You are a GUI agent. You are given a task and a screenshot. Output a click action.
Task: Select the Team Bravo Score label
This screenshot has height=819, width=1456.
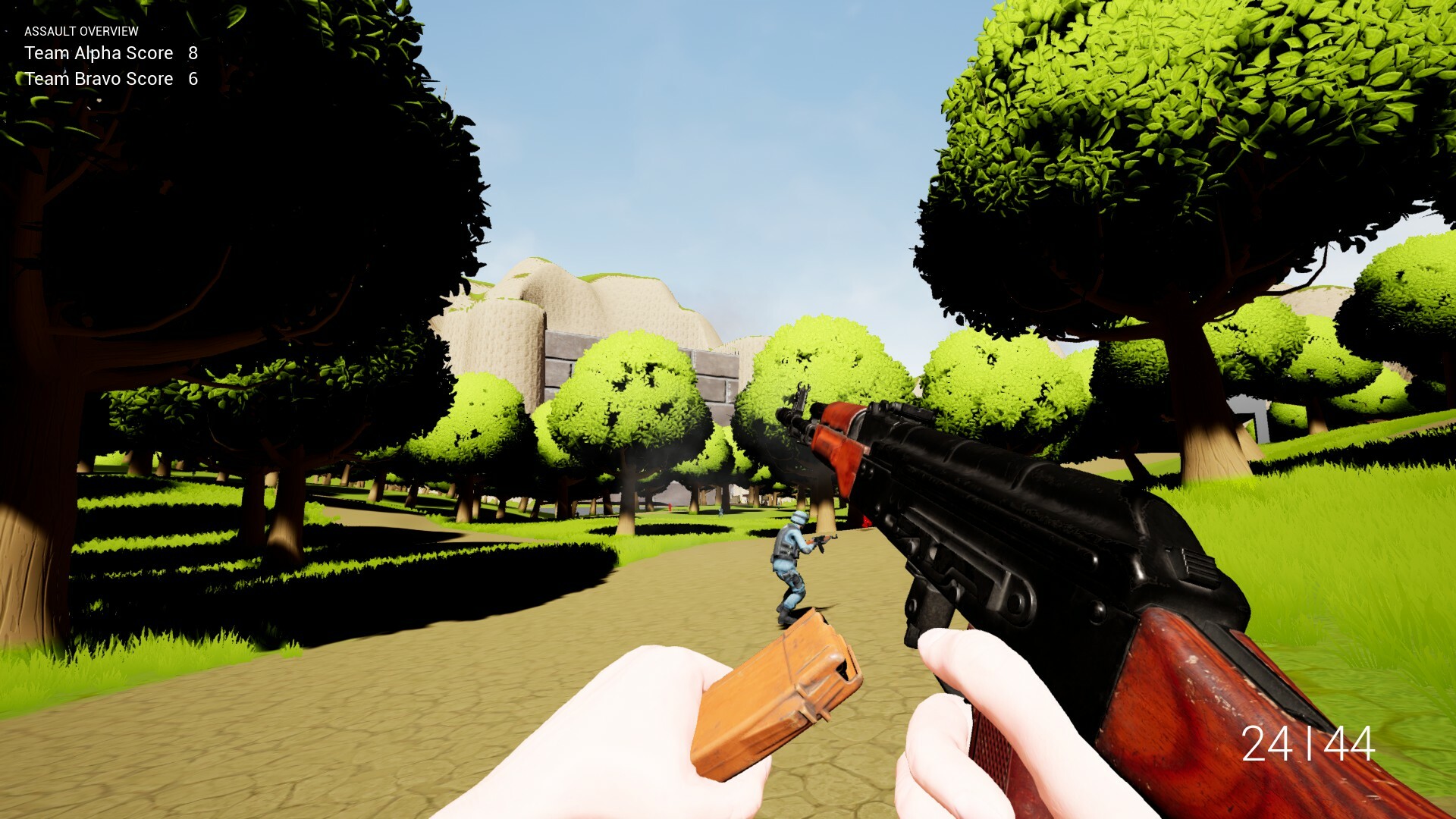pos(97,78)
